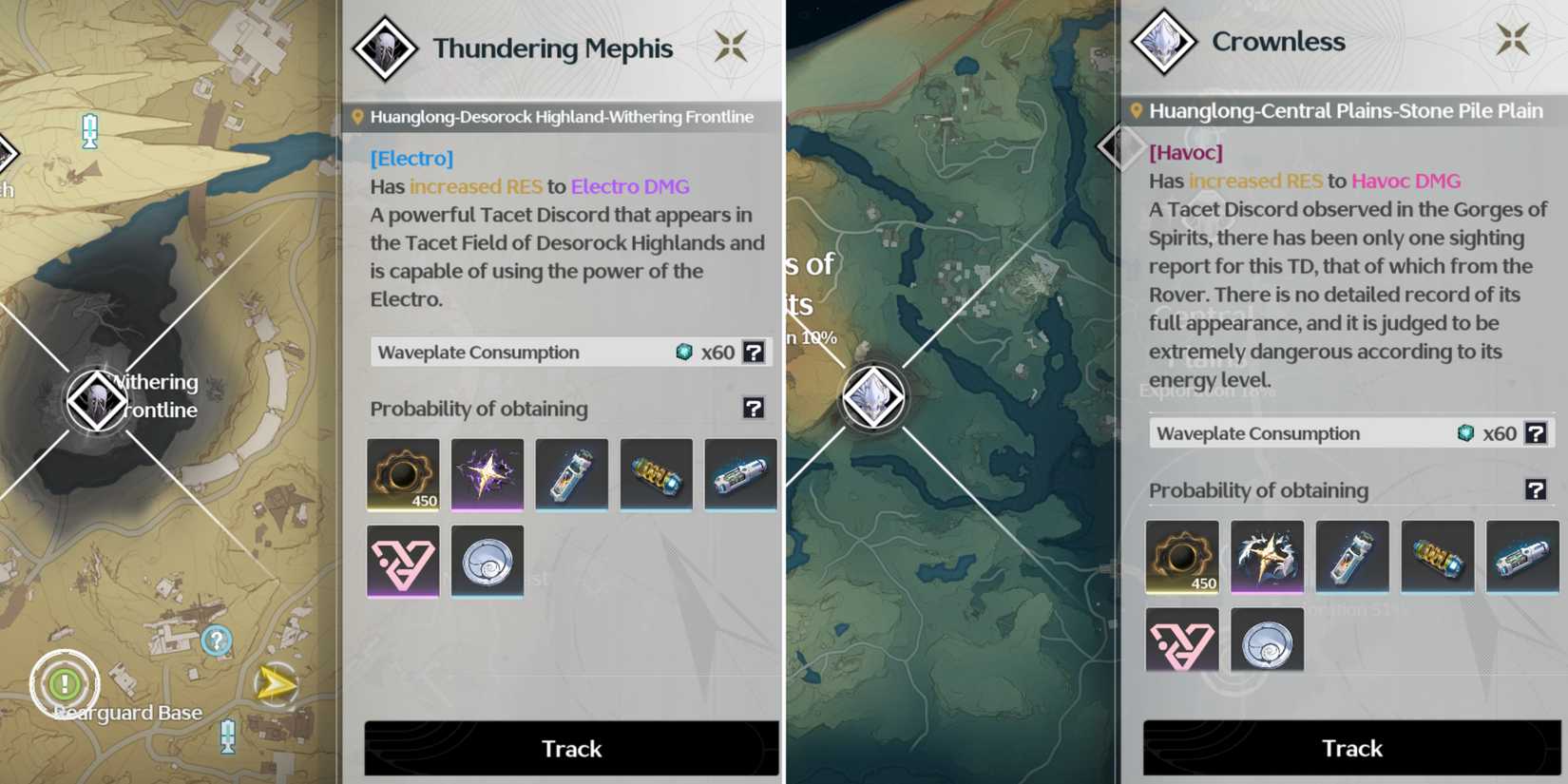Click the Crownless marker on the center map
The width and height of the screenshot is (1568, 784).
pyautogui.click(x=874, y=397)
